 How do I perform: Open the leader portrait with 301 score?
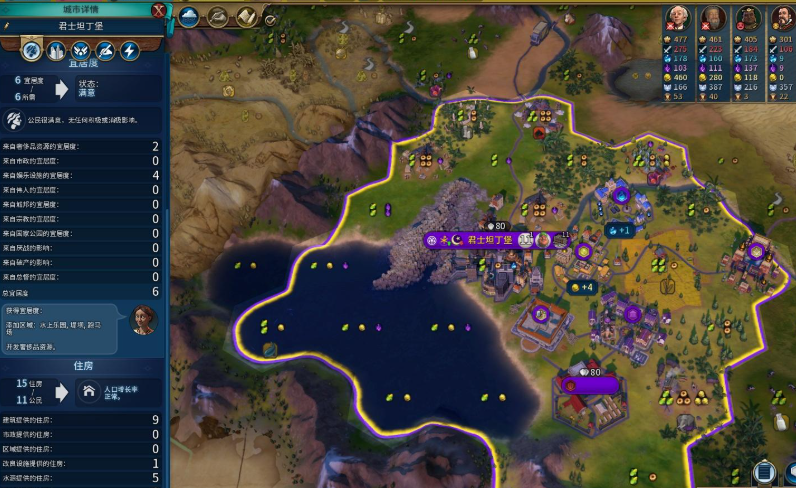pyautogui.click(x=780, y=18)
